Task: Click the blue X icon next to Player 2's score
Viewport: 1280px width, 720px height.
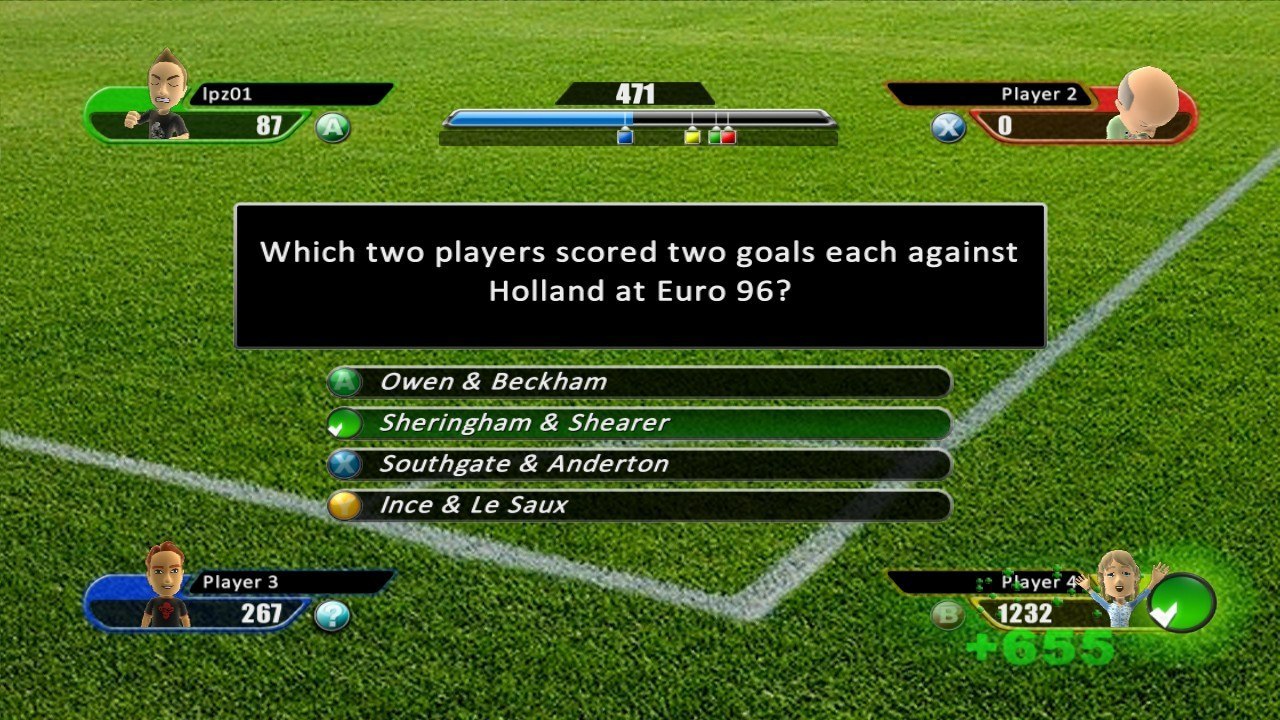Action: 945,128
